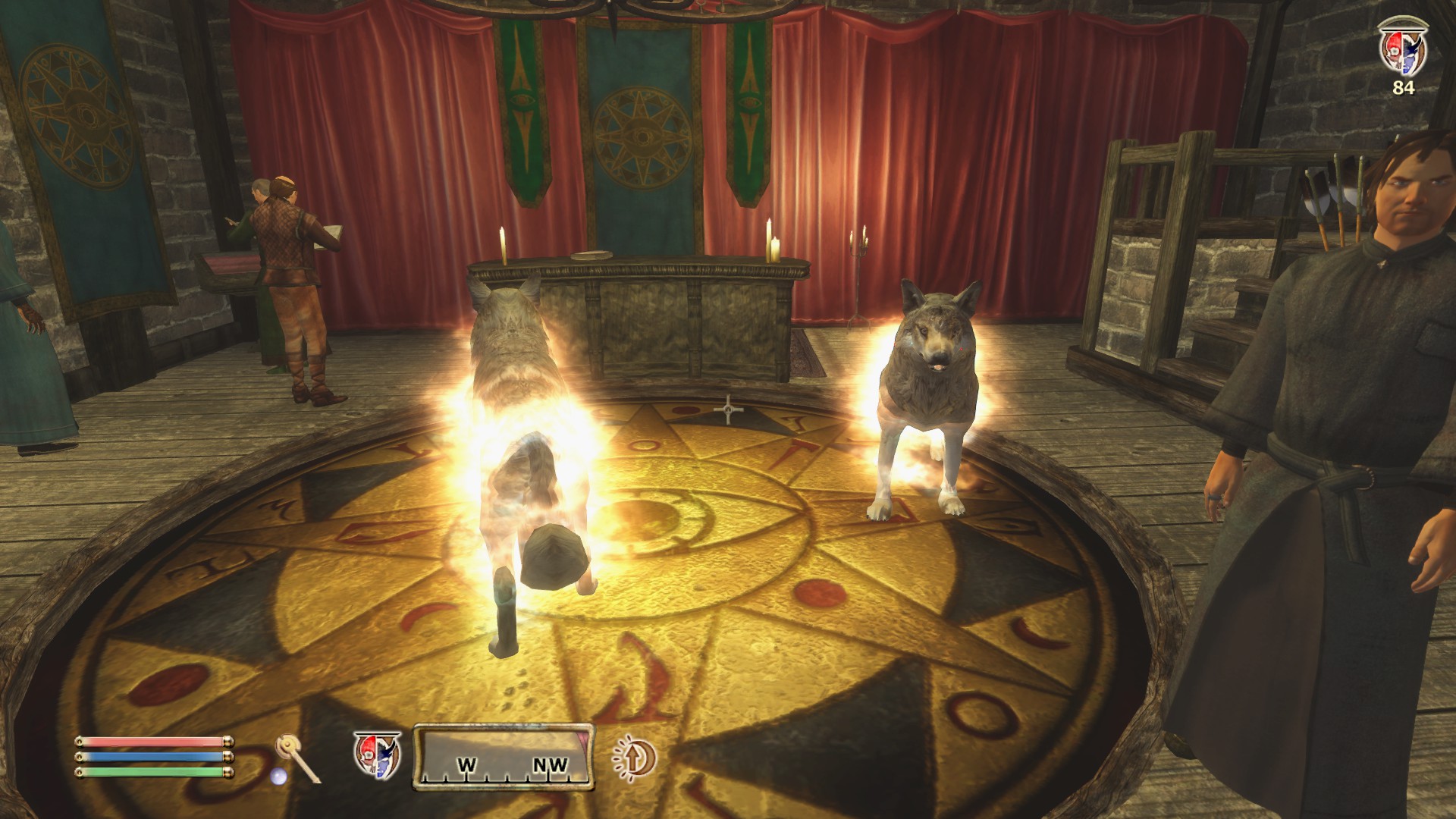The height and width of the screenshot is (819, 1456).
Task: Click the compass heading bar
Action: pyautogui.click(x=504, y=758)
